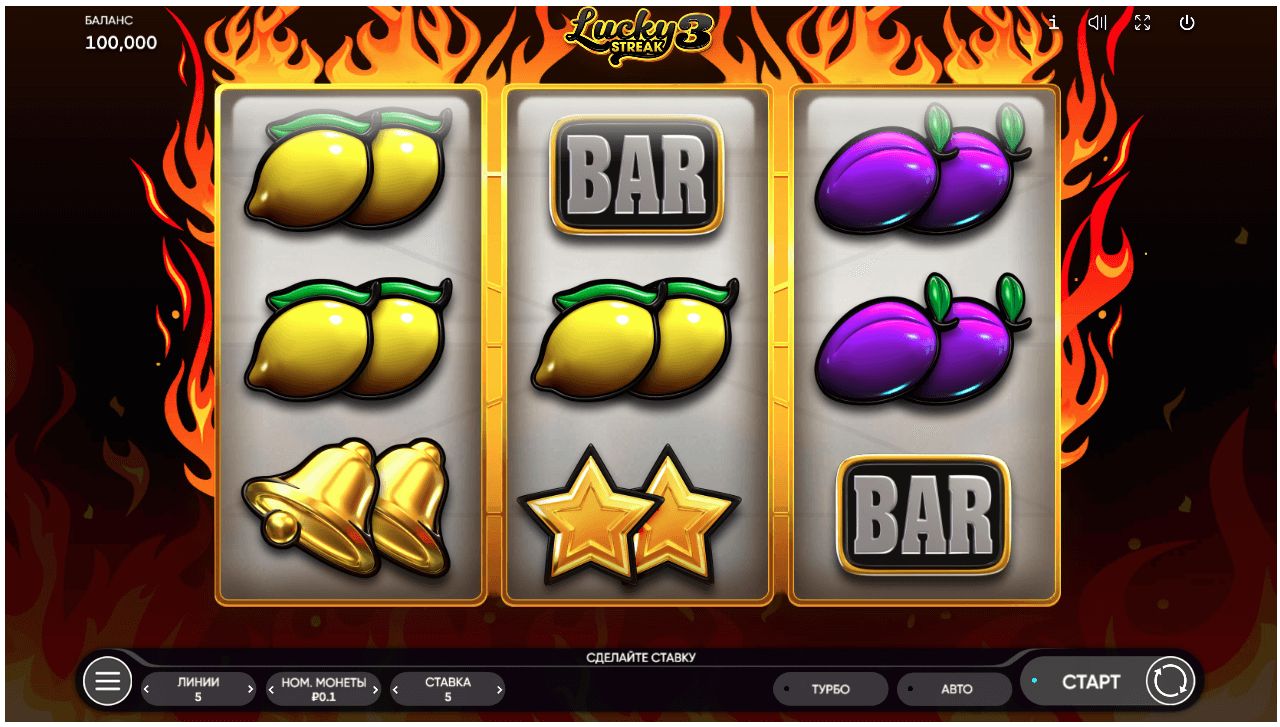The width and height of the screenshot is (1280, 727).
Task: Toggle ТУРБО mode
Action: coord(830,689)
